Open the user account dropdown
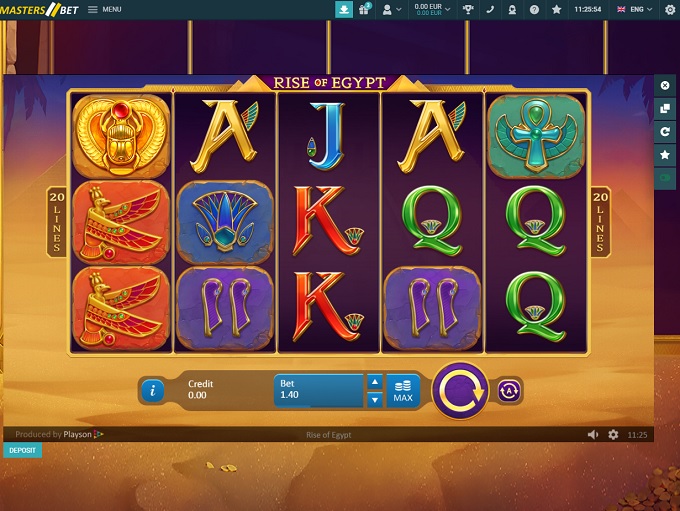This screenshot has height=511, width=680. [391, 9]
